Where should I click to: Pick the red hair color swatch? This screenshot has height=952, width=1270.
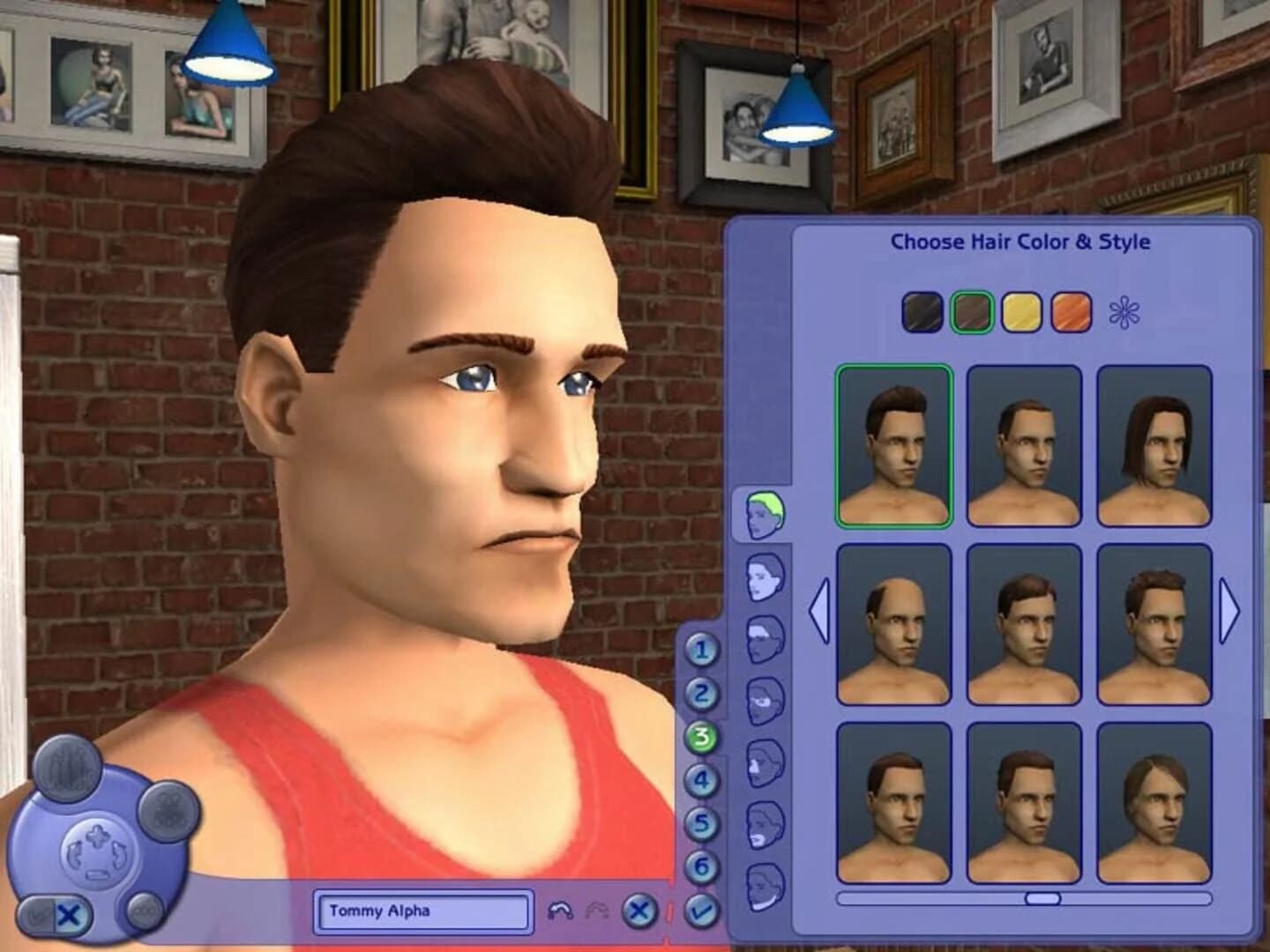[x=1070, y=313]
